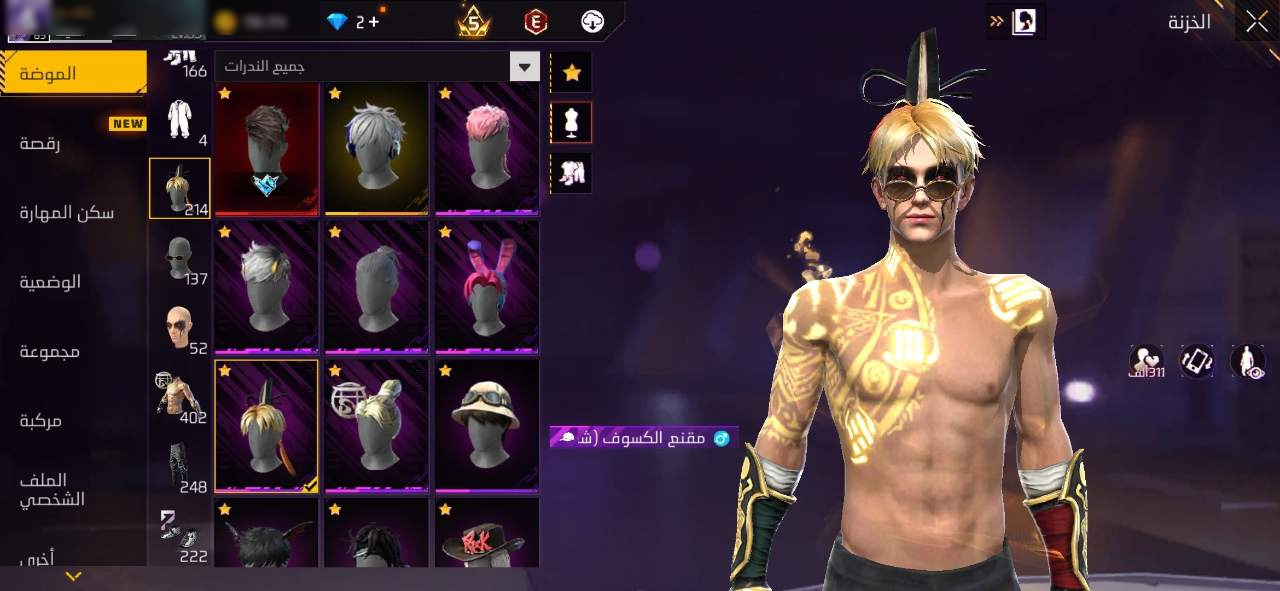Select the Collection (مجموعة) tab

point(49,351)
